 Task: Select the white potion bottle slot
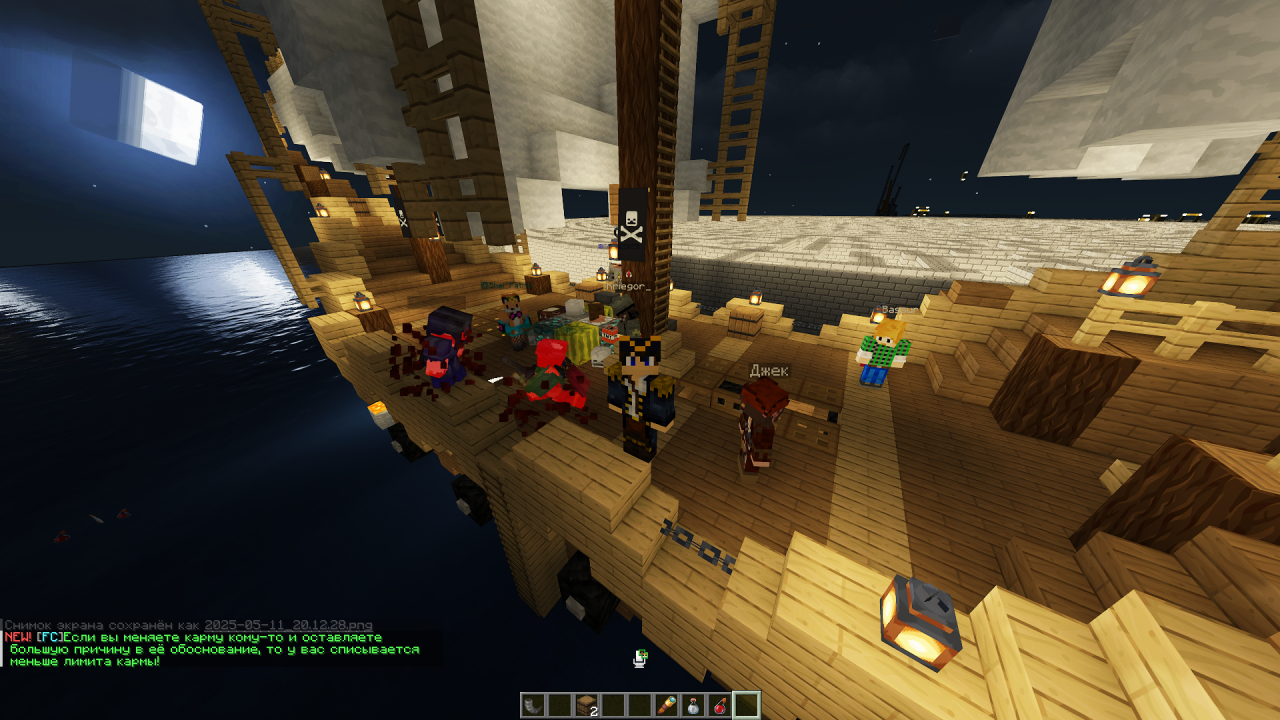[x=692, y=705]
